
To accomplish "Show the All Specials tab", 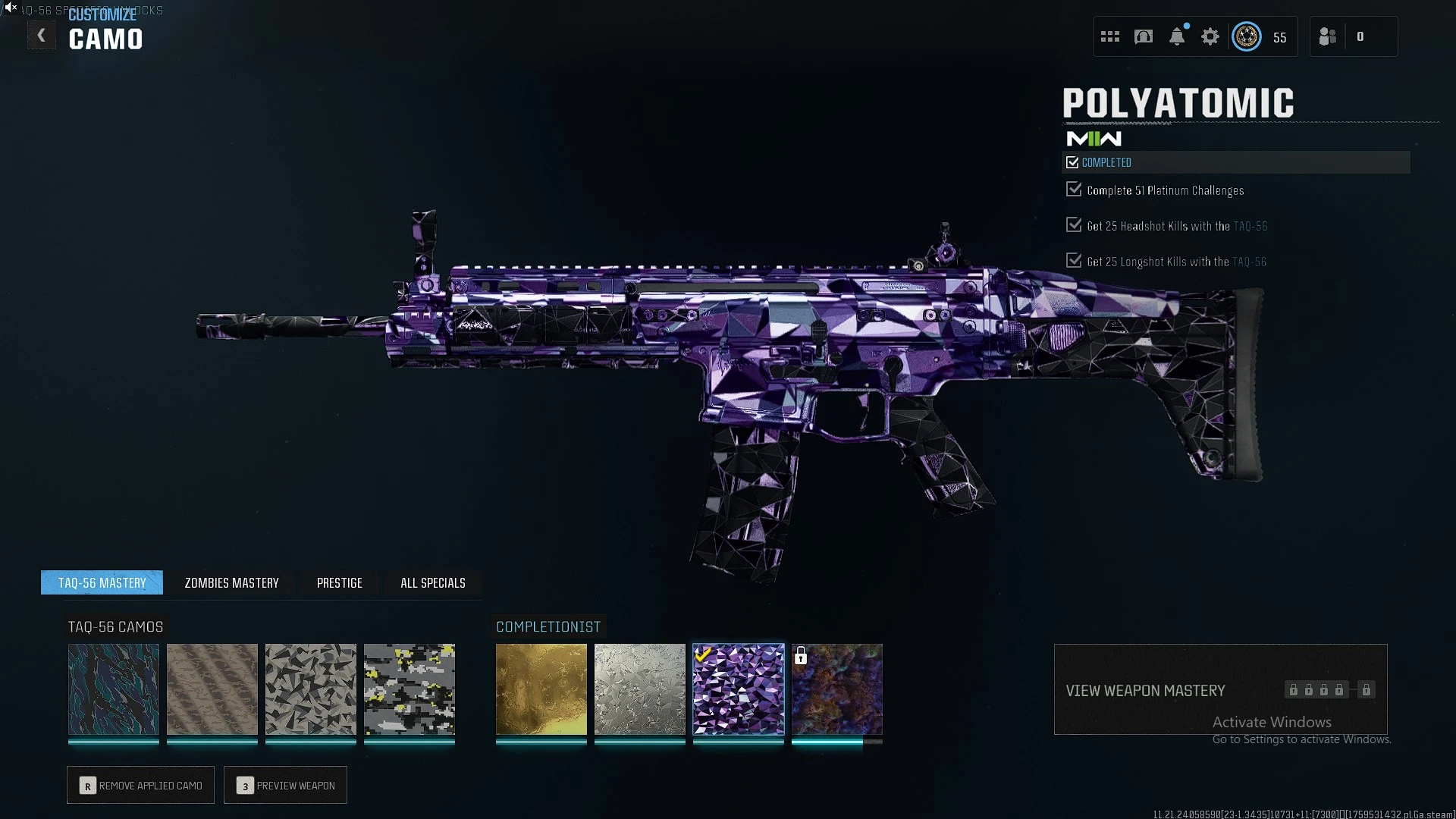I will (x=432, y=583).
